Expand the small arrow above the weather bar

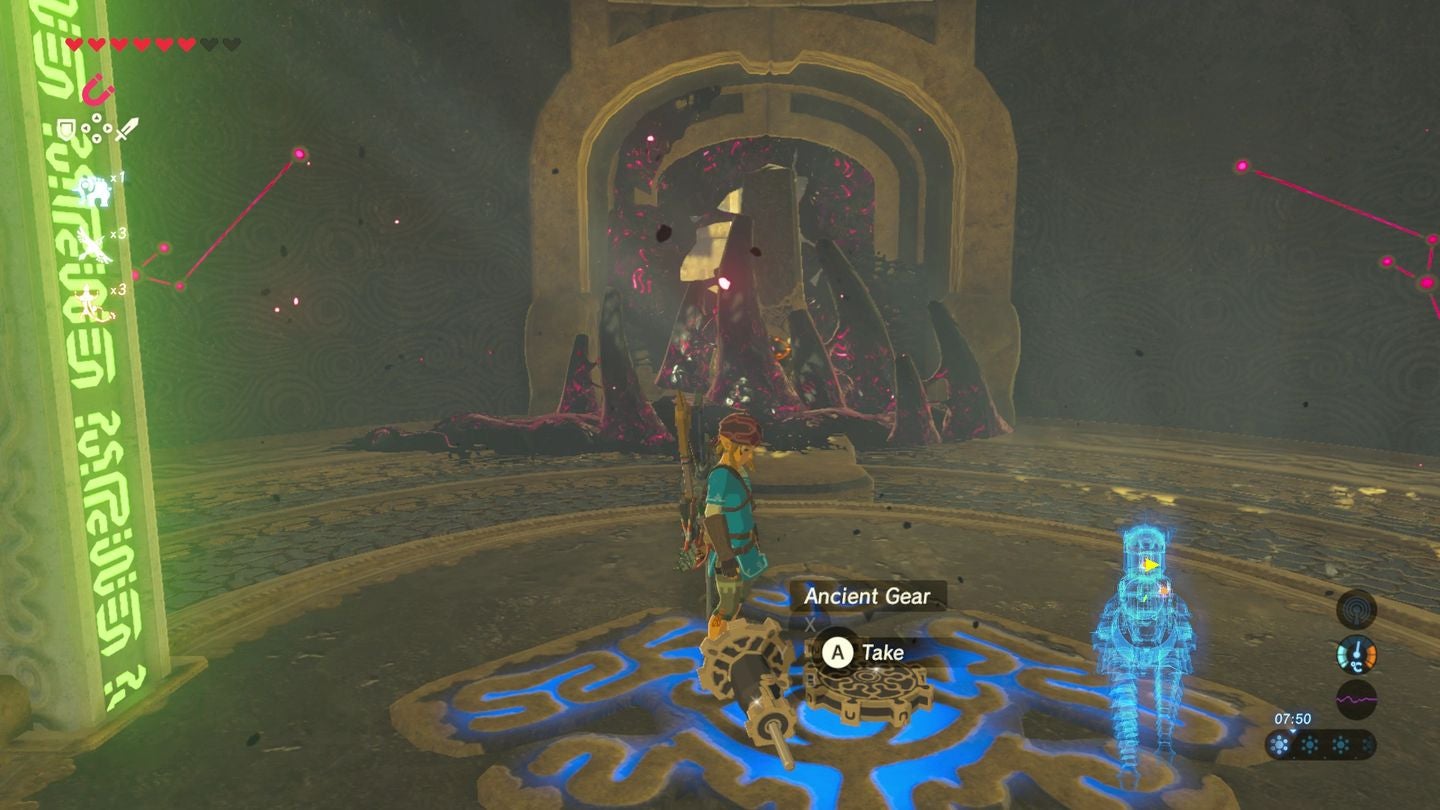click(1293, 732)
